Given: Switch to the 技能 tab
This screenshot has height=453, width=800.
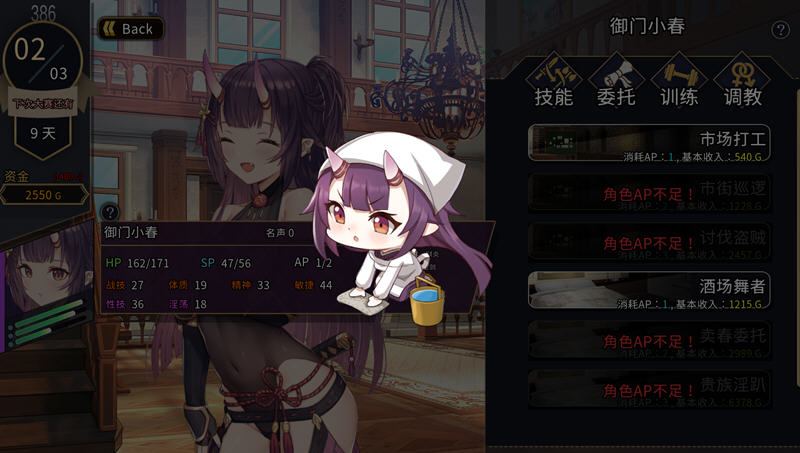Looking at the screenshot, I should click(553, 81).
